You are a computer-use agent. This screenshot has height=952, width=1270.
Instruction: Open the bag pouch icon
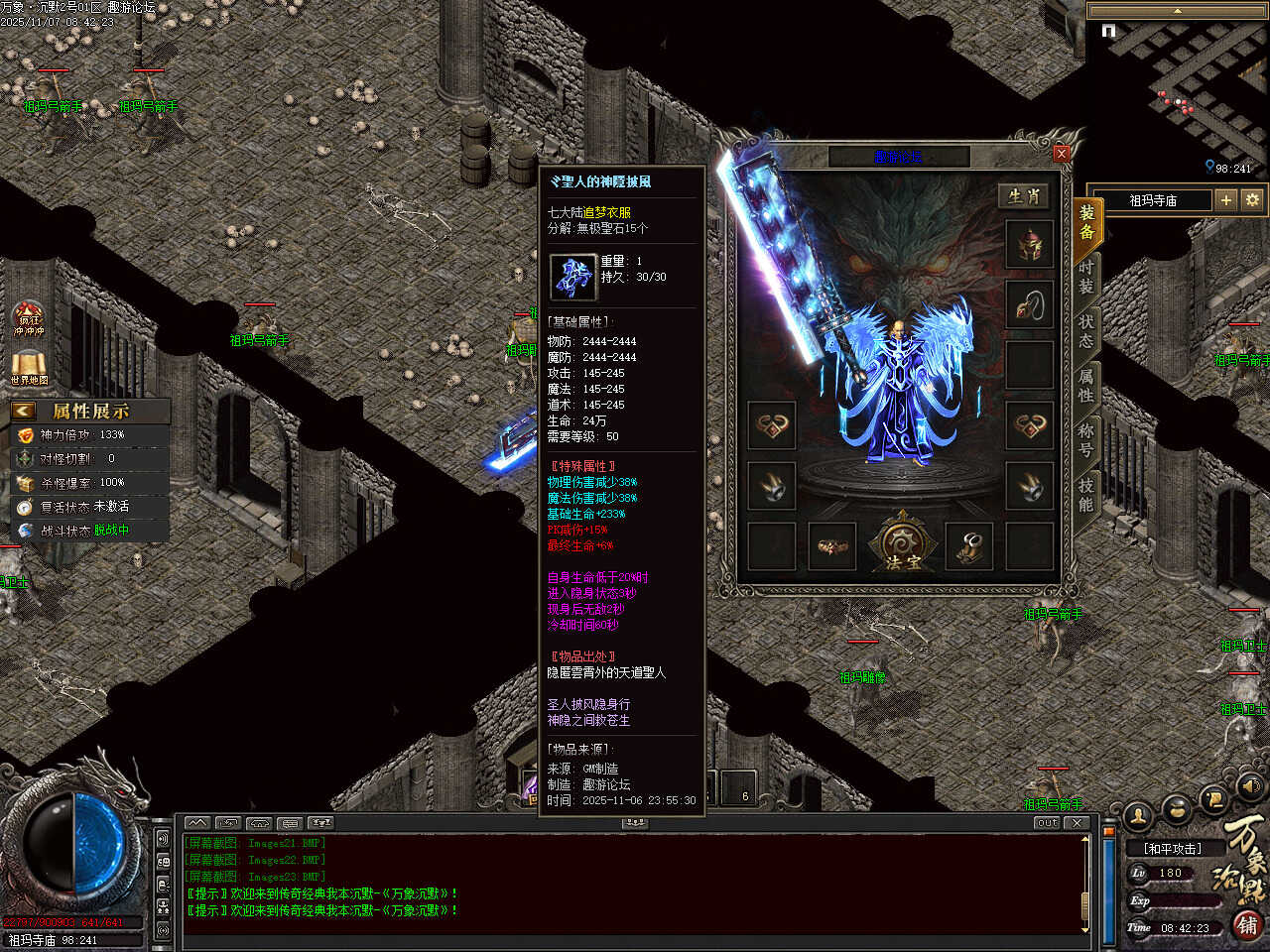point(1177,811)
